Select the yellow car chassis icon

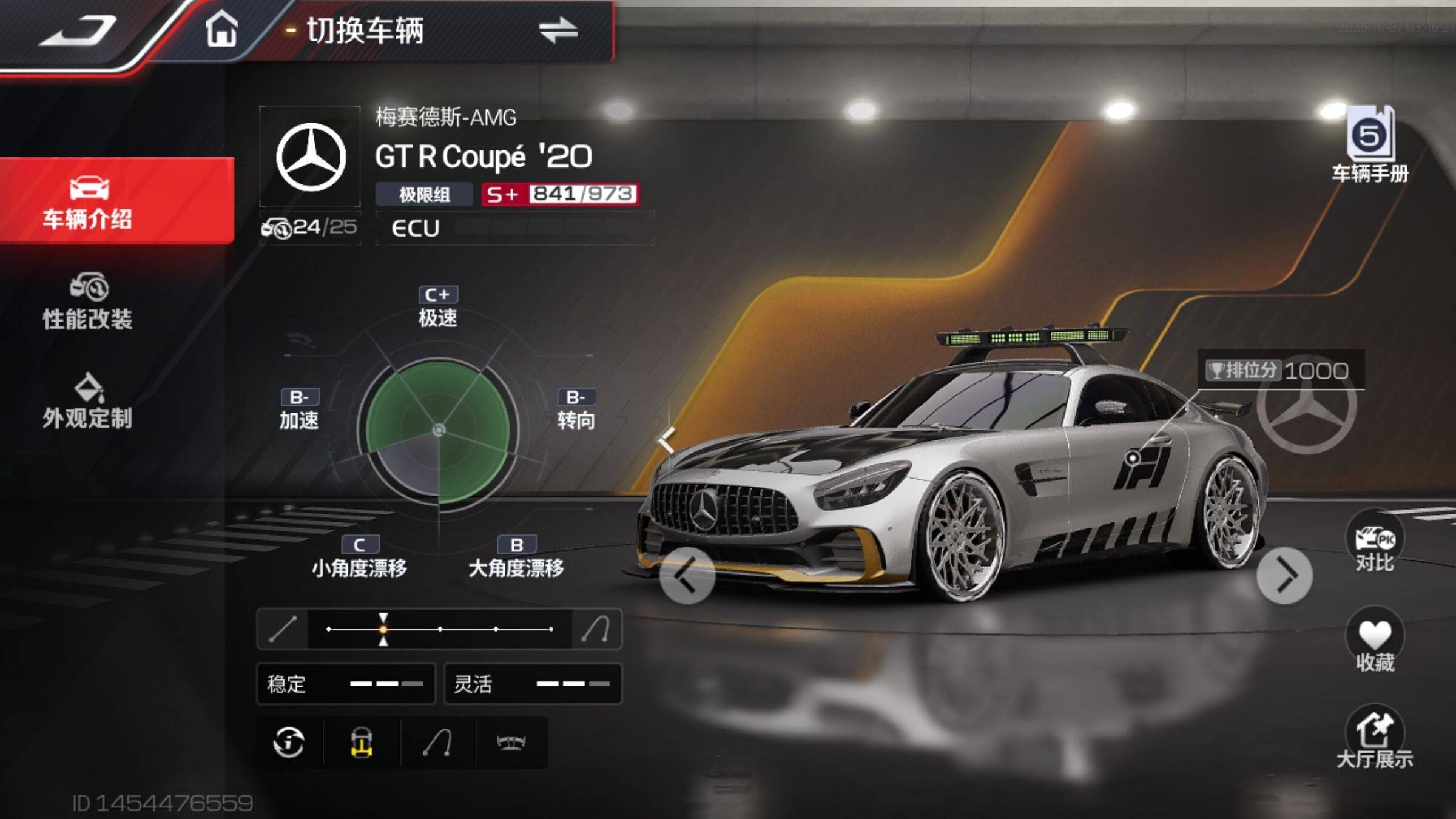point(362,743)
